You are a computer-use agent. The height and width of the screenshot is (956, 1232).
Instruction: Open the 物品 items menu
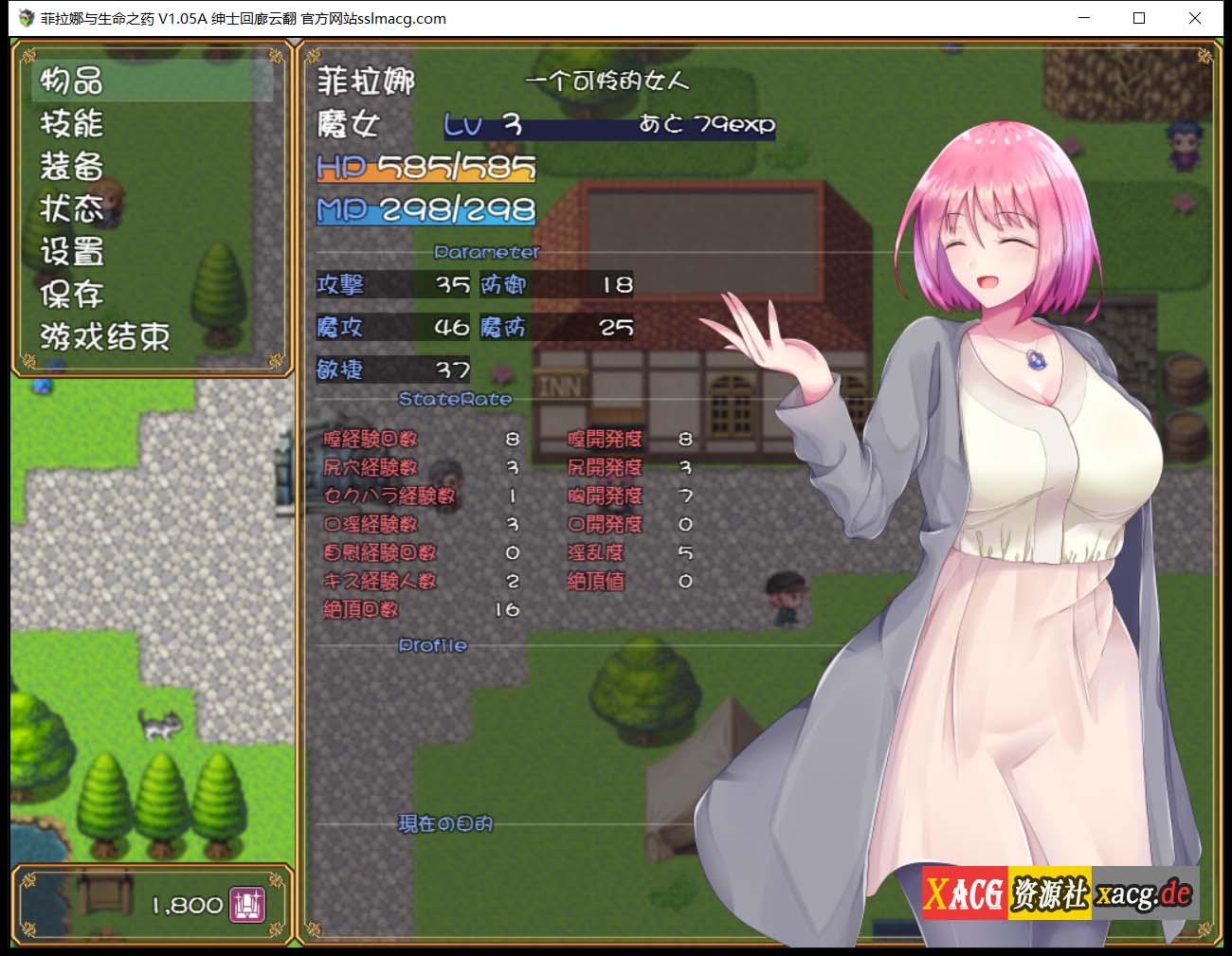(x=71, y=82)
